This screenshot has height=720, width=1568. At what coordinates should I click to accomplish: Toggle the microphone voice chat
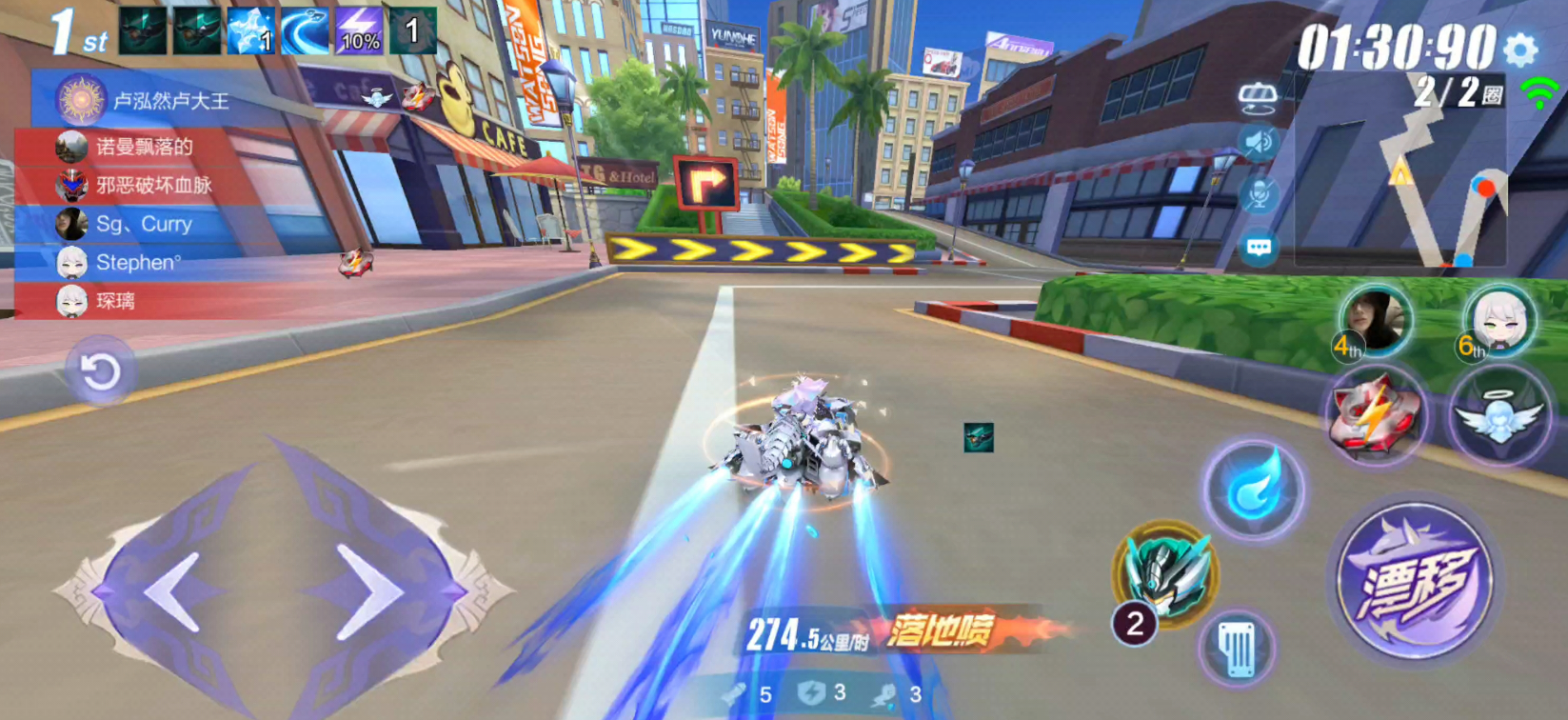(x=1259, y=194)
